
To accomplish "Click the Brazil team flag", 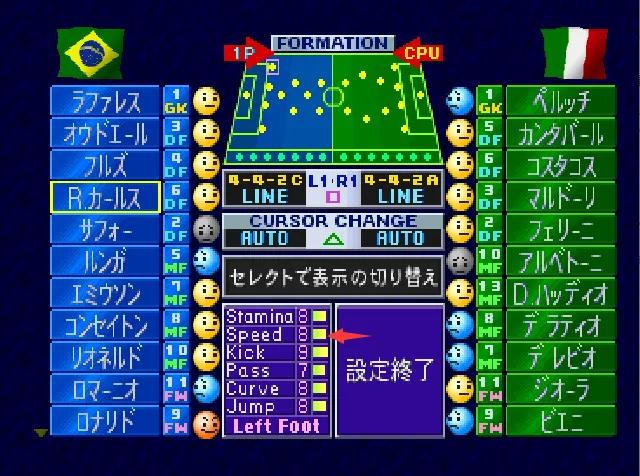I will (x=90, y=53).
